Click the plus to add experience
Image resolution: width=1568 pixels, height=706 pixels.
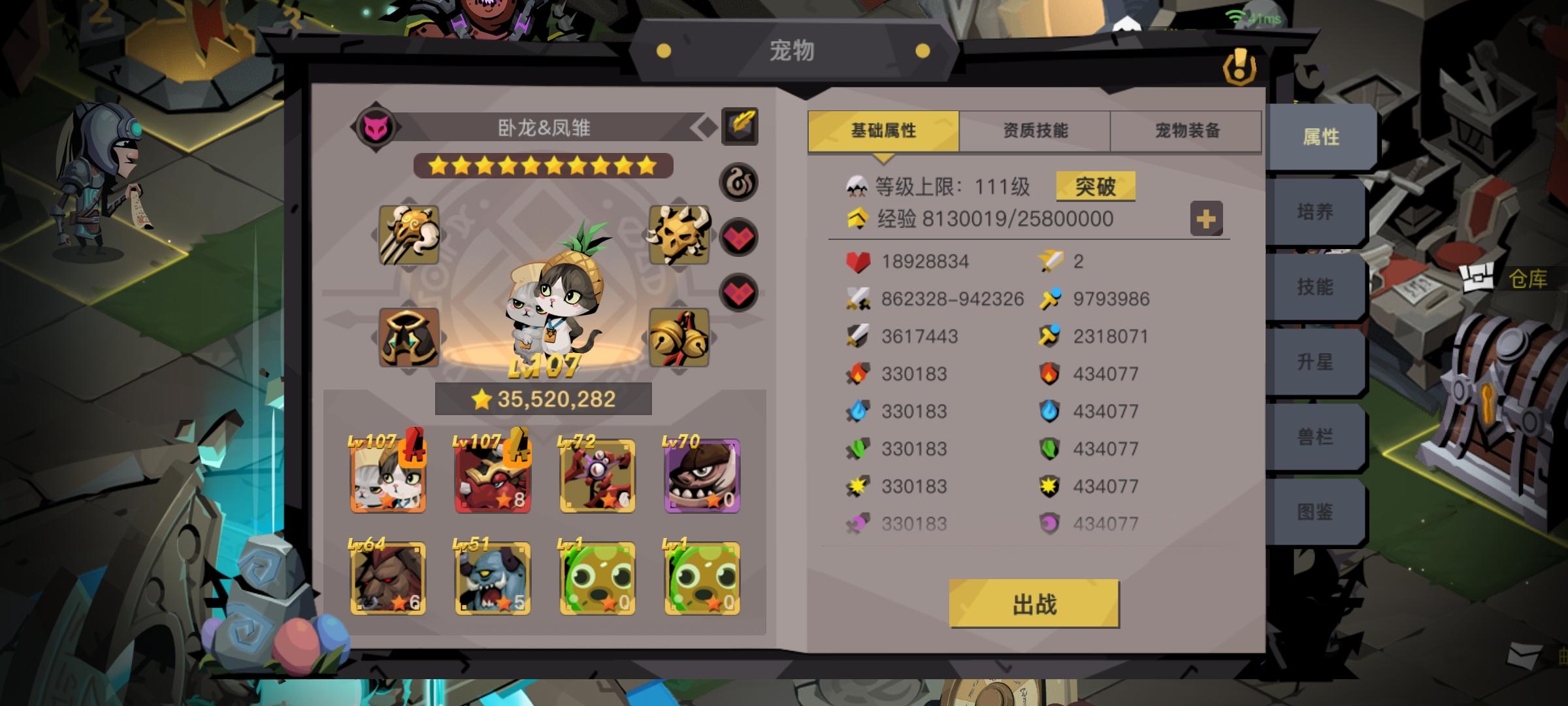[1205, 220]
